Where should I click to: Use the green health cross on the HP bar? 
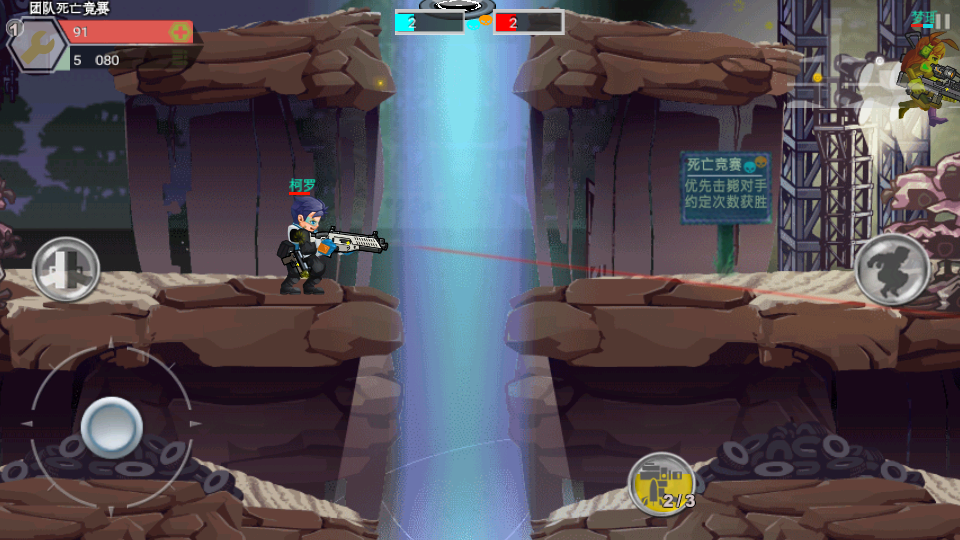180,32
